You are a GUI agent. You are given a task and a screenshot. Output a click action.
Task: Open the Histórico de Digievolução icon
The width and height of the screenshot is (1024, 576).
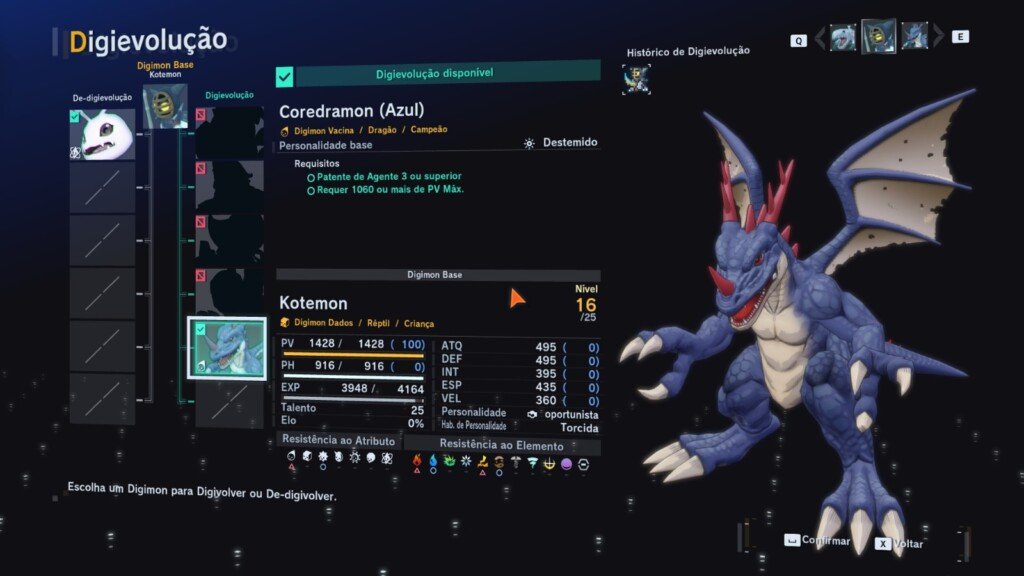[636, 79]
